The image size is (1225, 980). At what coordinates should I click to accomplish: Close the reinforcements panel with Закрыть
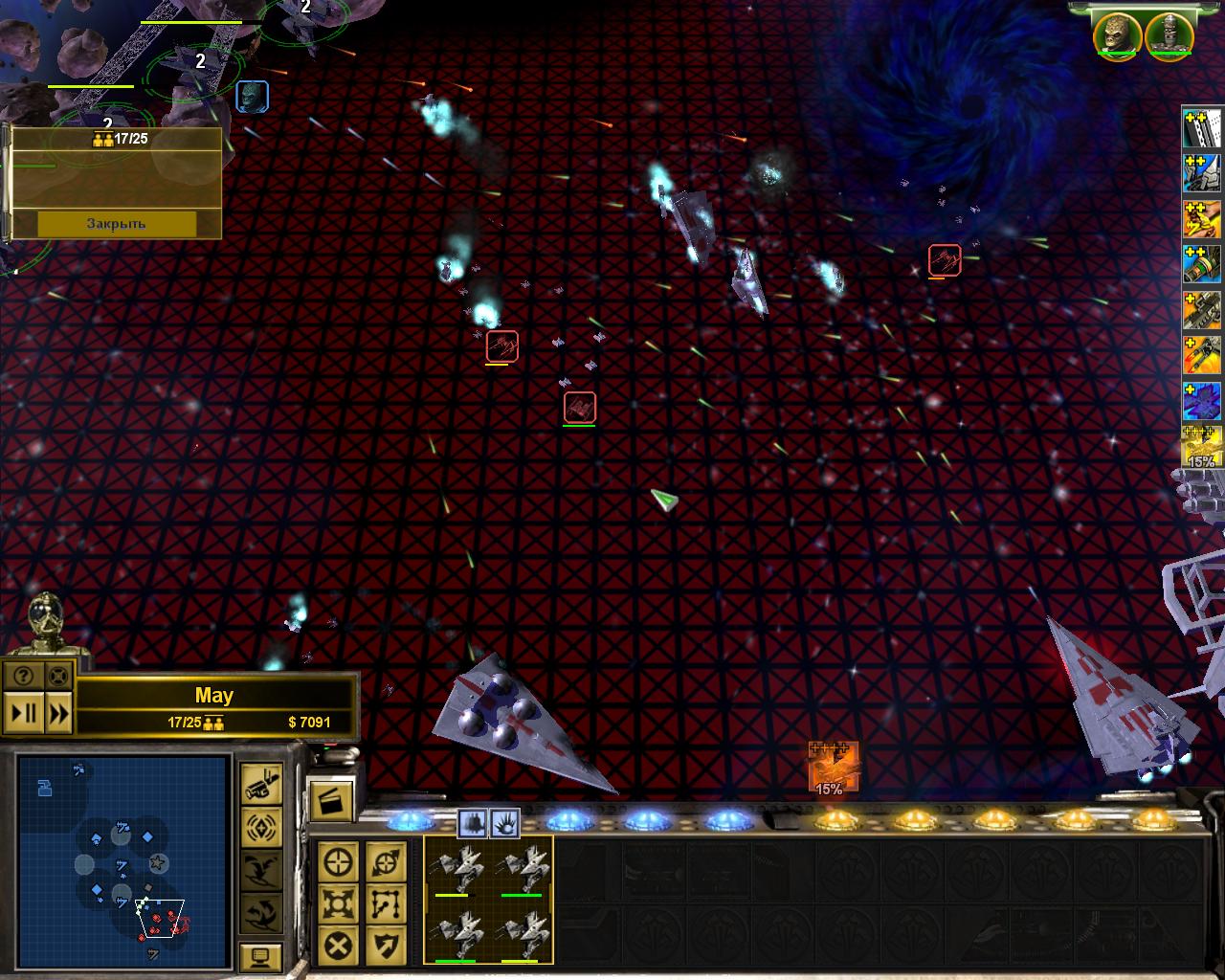117,224
